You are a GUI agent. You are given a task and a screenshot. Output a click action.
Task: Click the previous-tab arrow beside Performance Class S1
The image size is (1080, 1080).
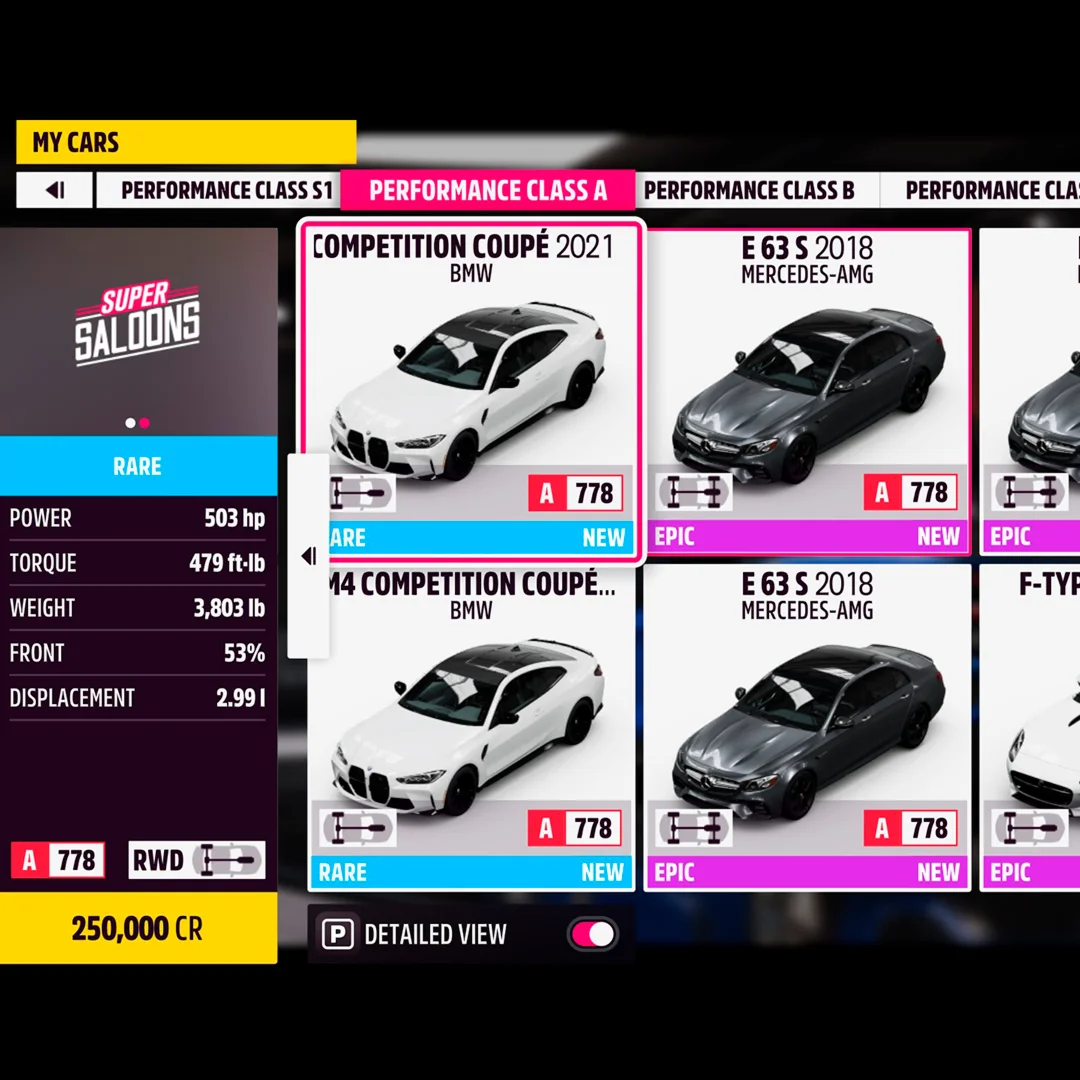tap(55, 190)
